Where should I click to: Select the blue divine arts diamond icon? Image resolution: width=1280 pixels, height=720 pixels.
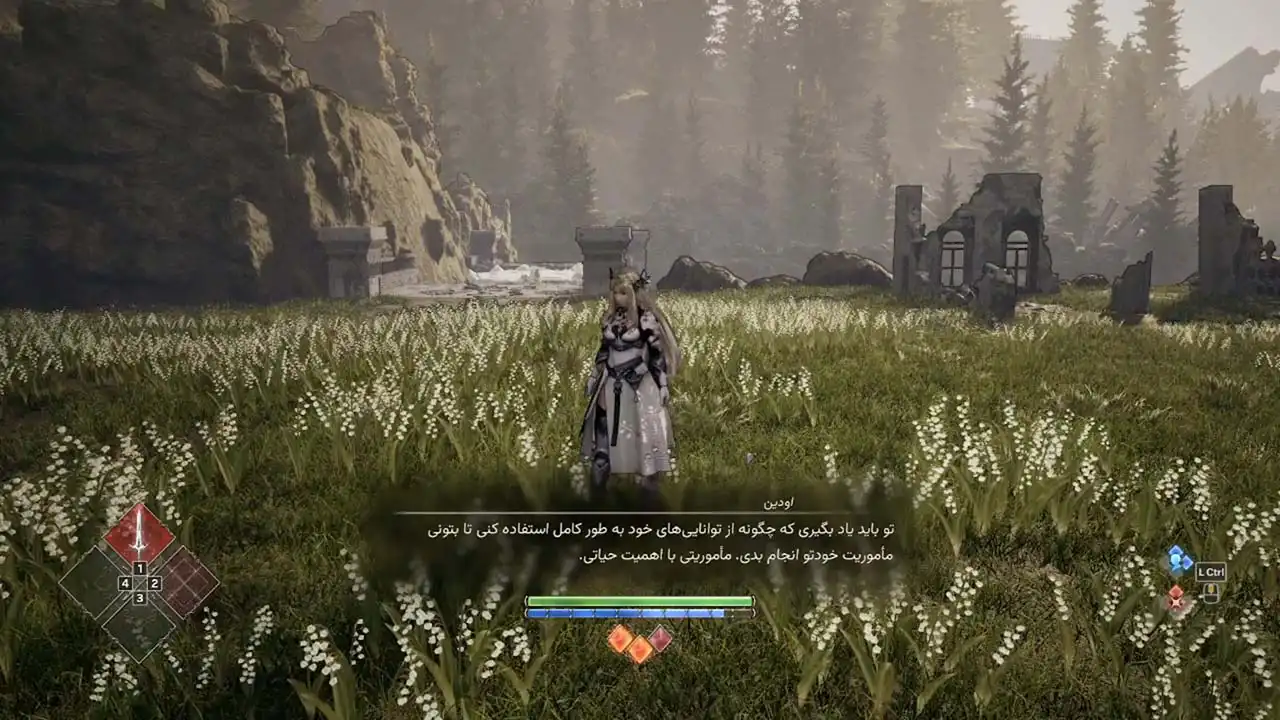tap(1179, 559)
